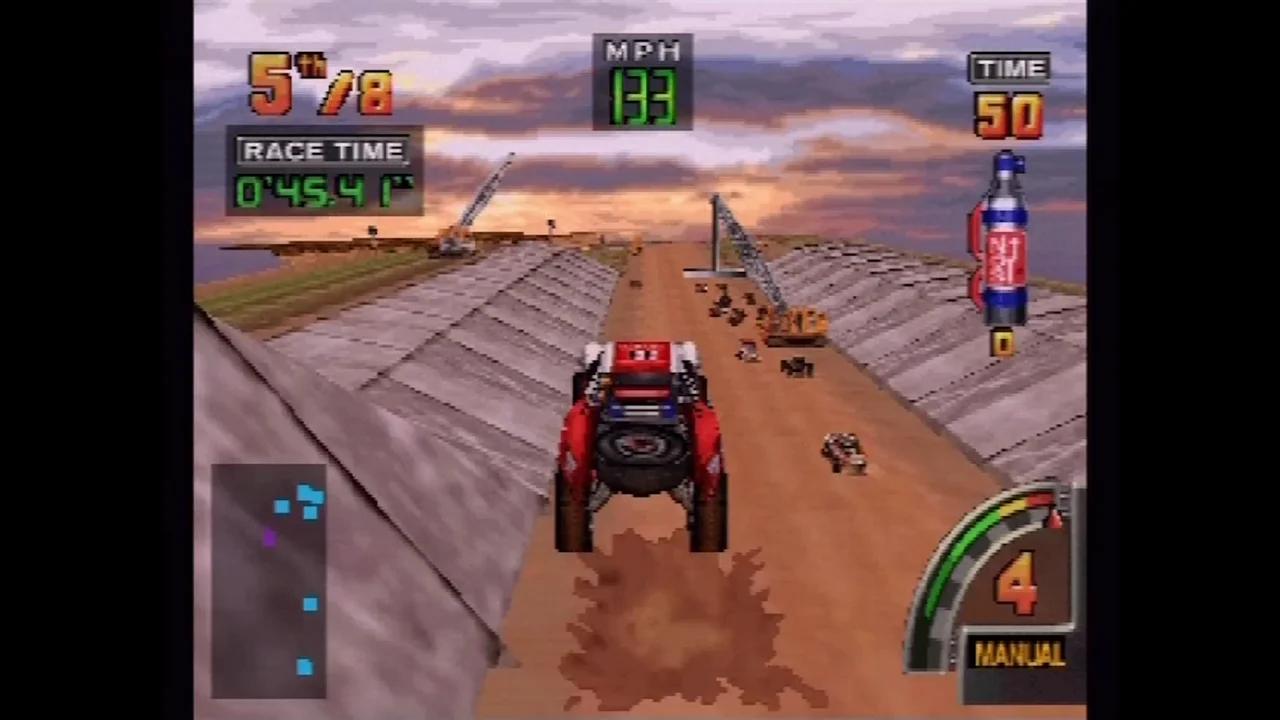
Task: Toggle the purple player dot on minimap
Action: click(x=270, y=539)
